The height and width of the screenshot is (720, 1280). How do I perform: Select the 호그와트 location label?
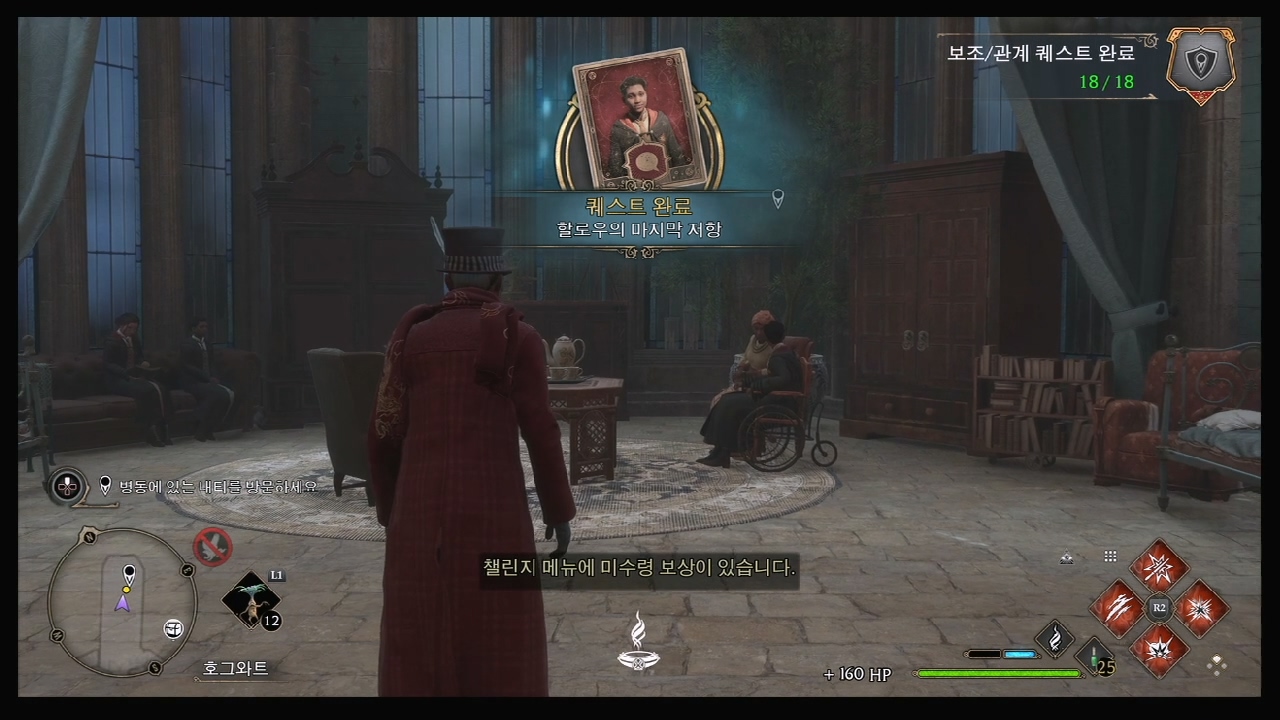pos(237,666)
